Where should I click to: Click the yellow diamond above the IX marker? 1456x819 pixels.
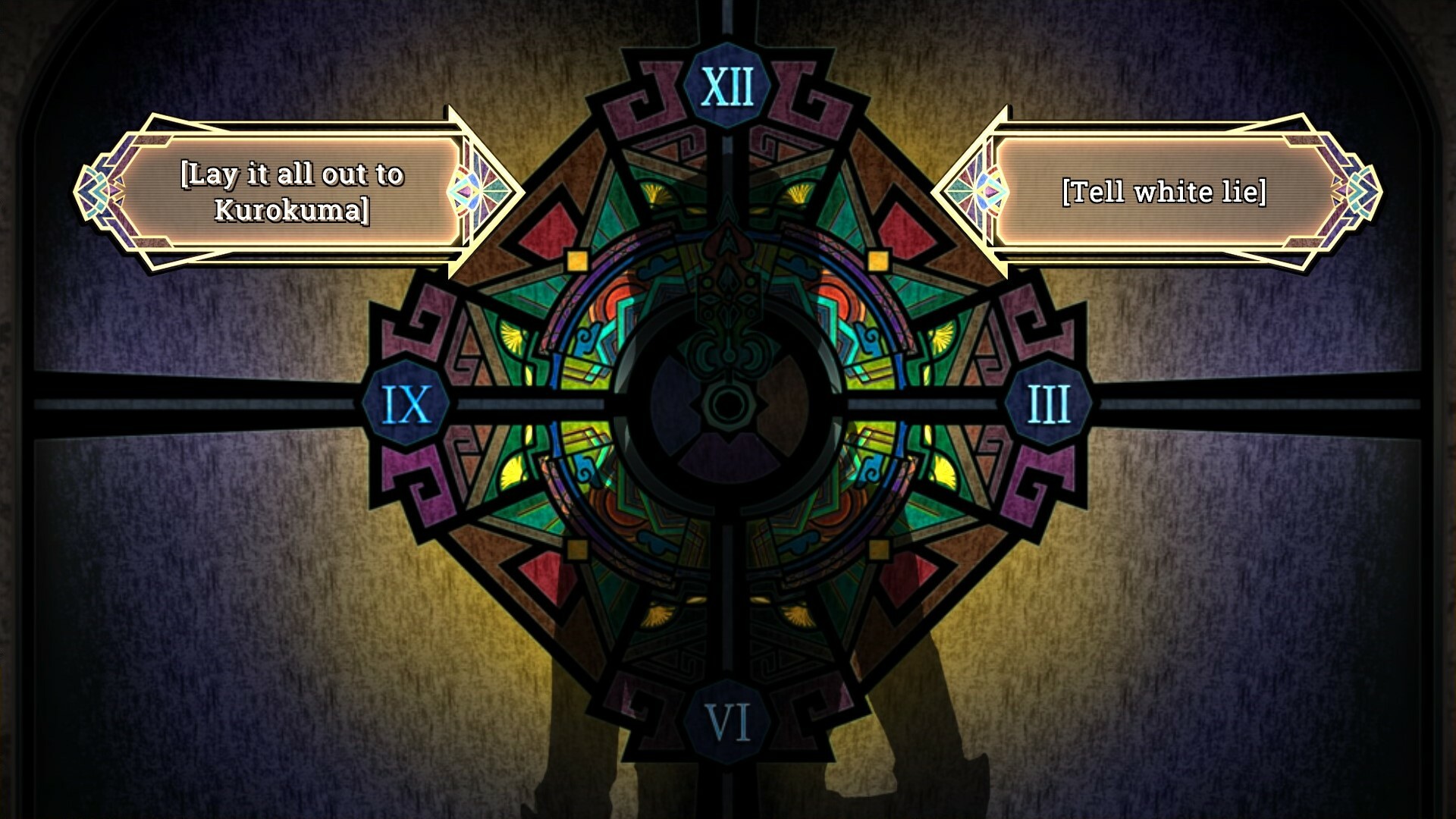tap(576, 259)
